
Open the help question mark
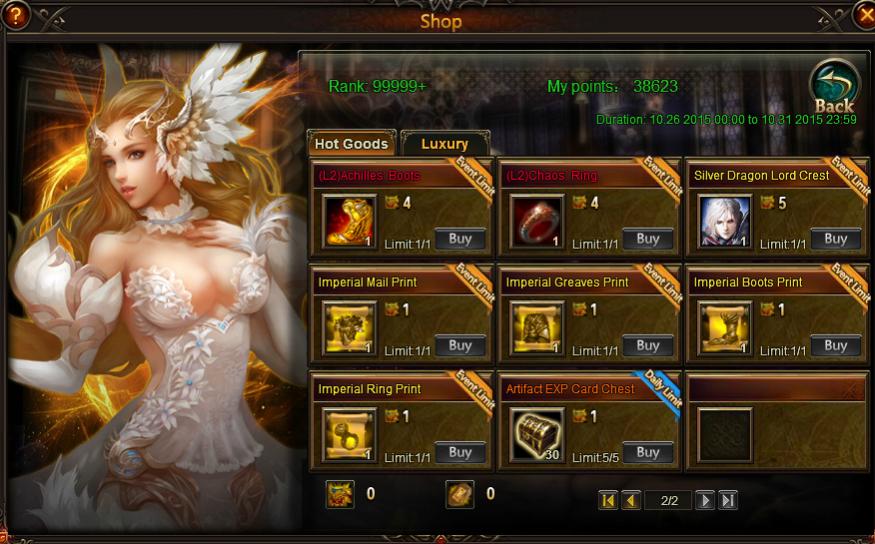pyautogui.click(x=14, y=15)
